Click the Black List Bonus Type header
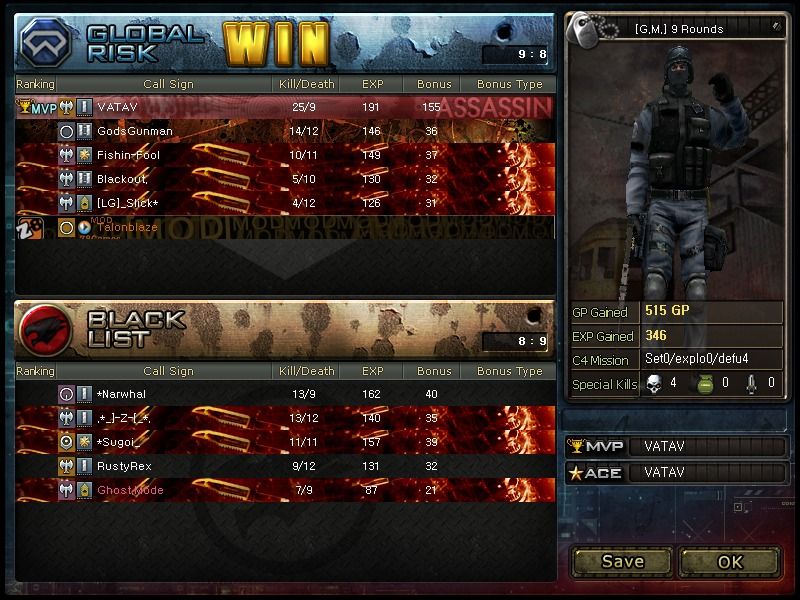 [510, 371]
